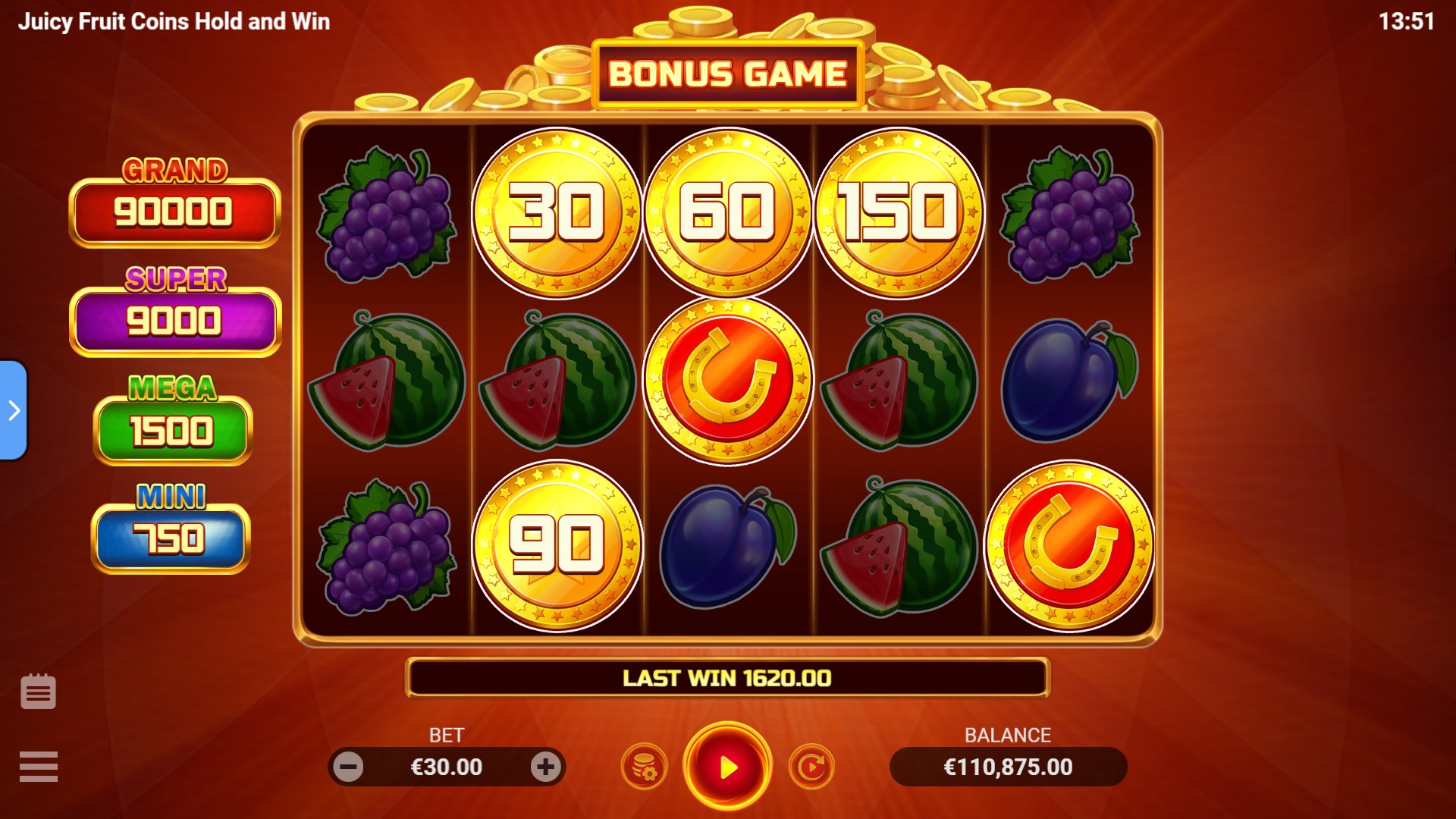Screen dimensions: 1456x819
Task: Open the coin bet settings icon
Action: point(644,767)
